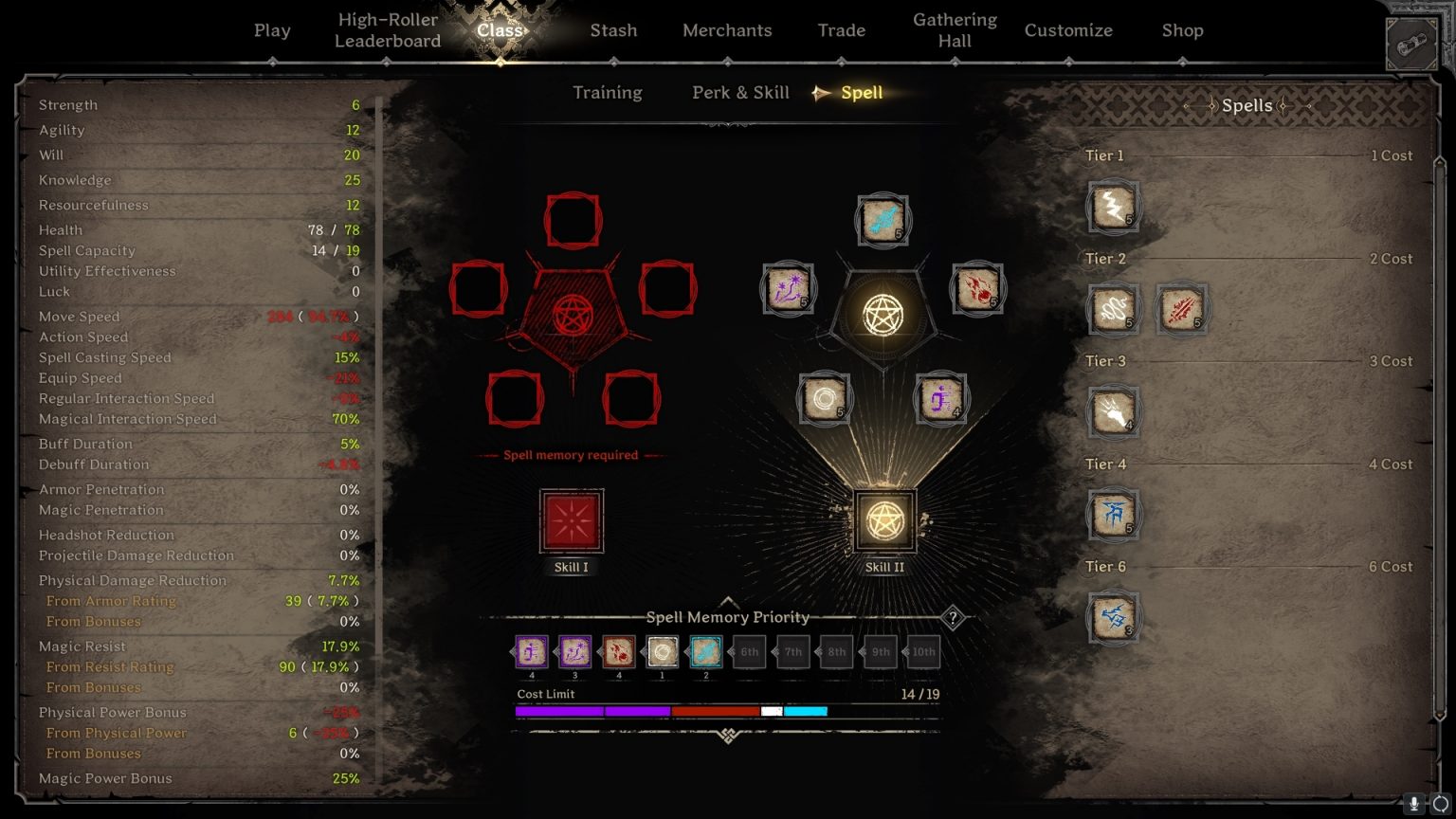Image resolution: width=1456 pixels, height=819 pixels.
Task: Click the Cost Limit progress bar
Action: 727,709
